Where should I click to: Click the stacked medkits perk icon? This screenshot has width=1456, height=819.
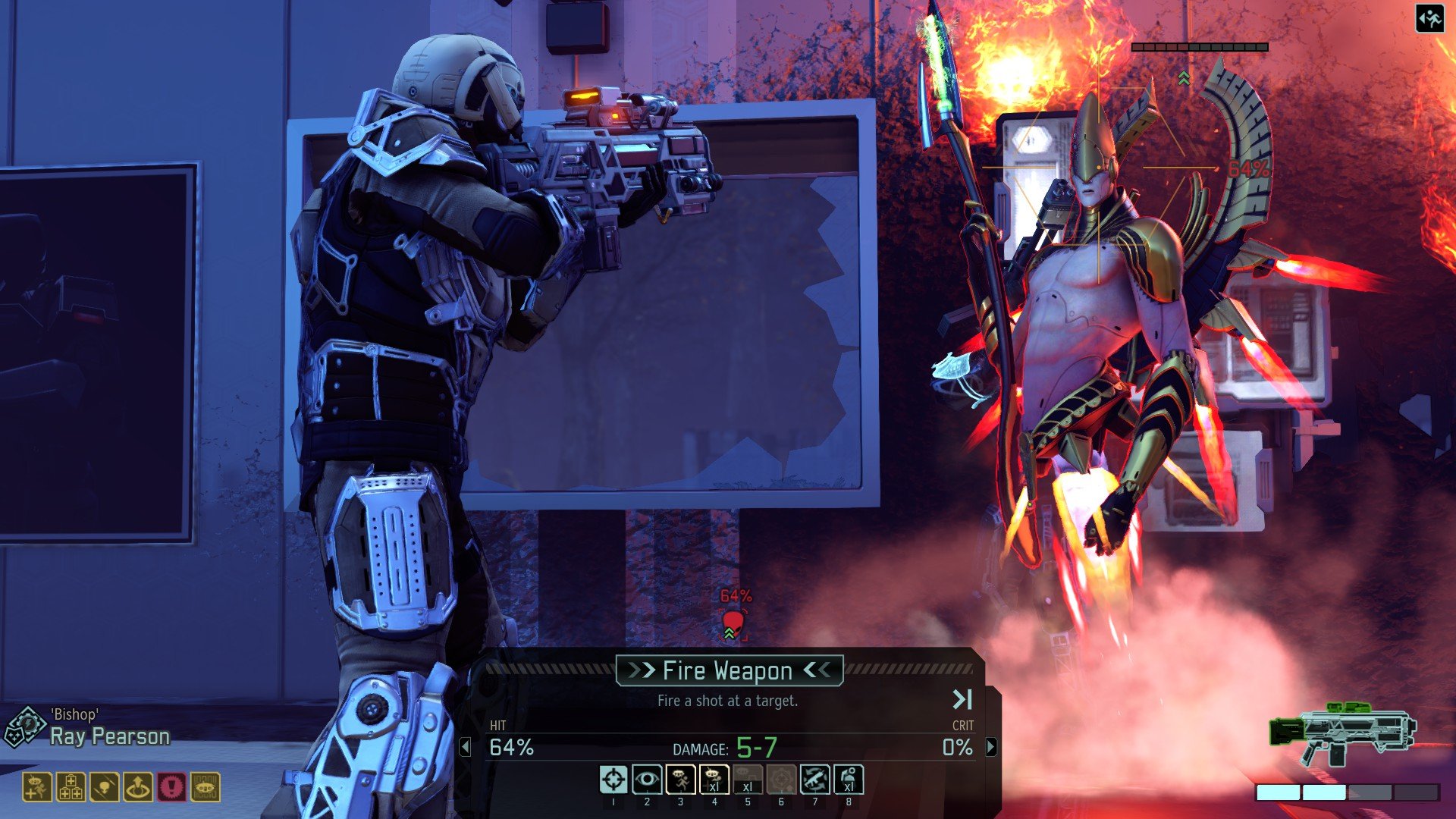pyautogui.click(x=71, y=787)
